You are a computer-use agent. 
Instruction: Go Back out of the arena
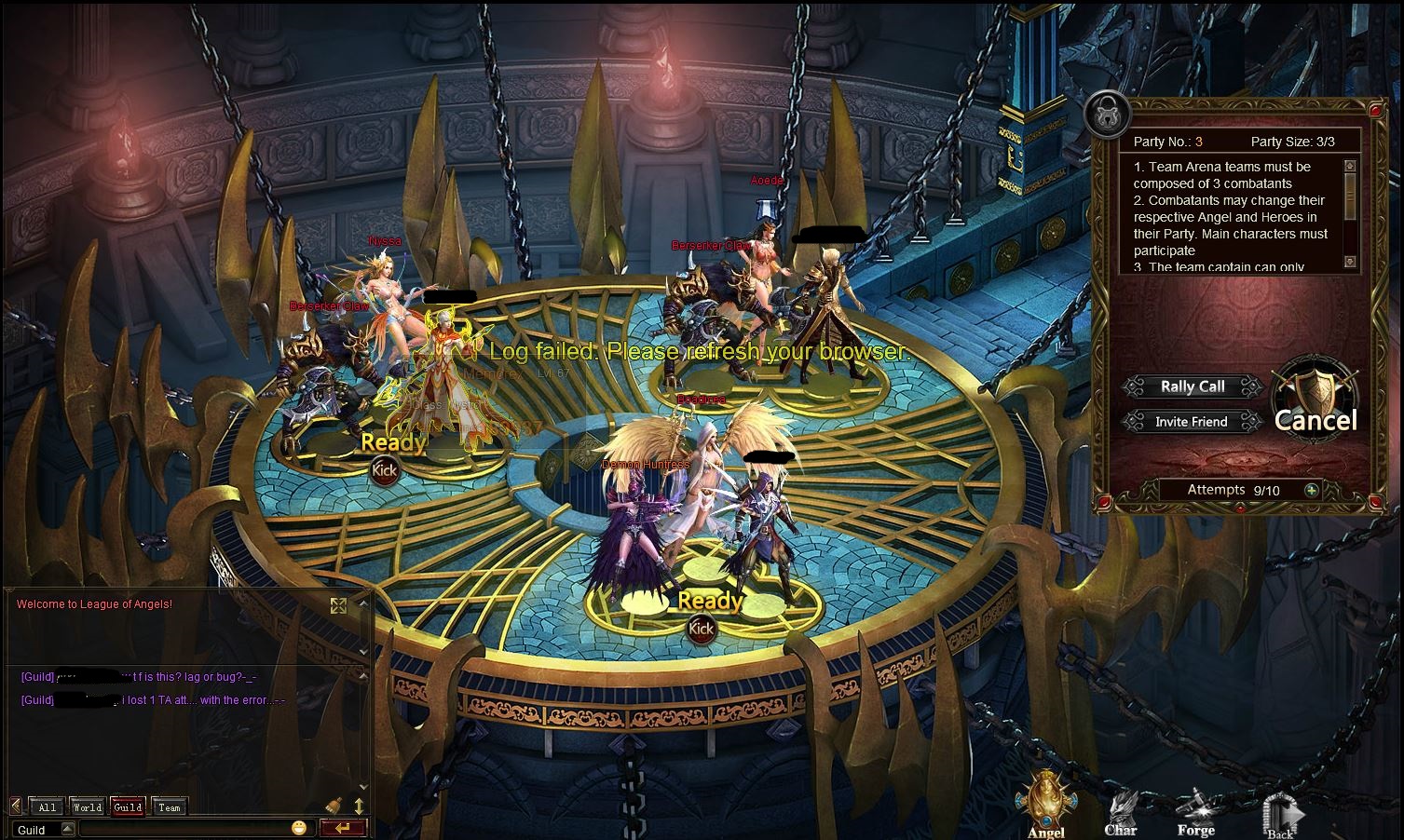click(x=1280, y=816)
